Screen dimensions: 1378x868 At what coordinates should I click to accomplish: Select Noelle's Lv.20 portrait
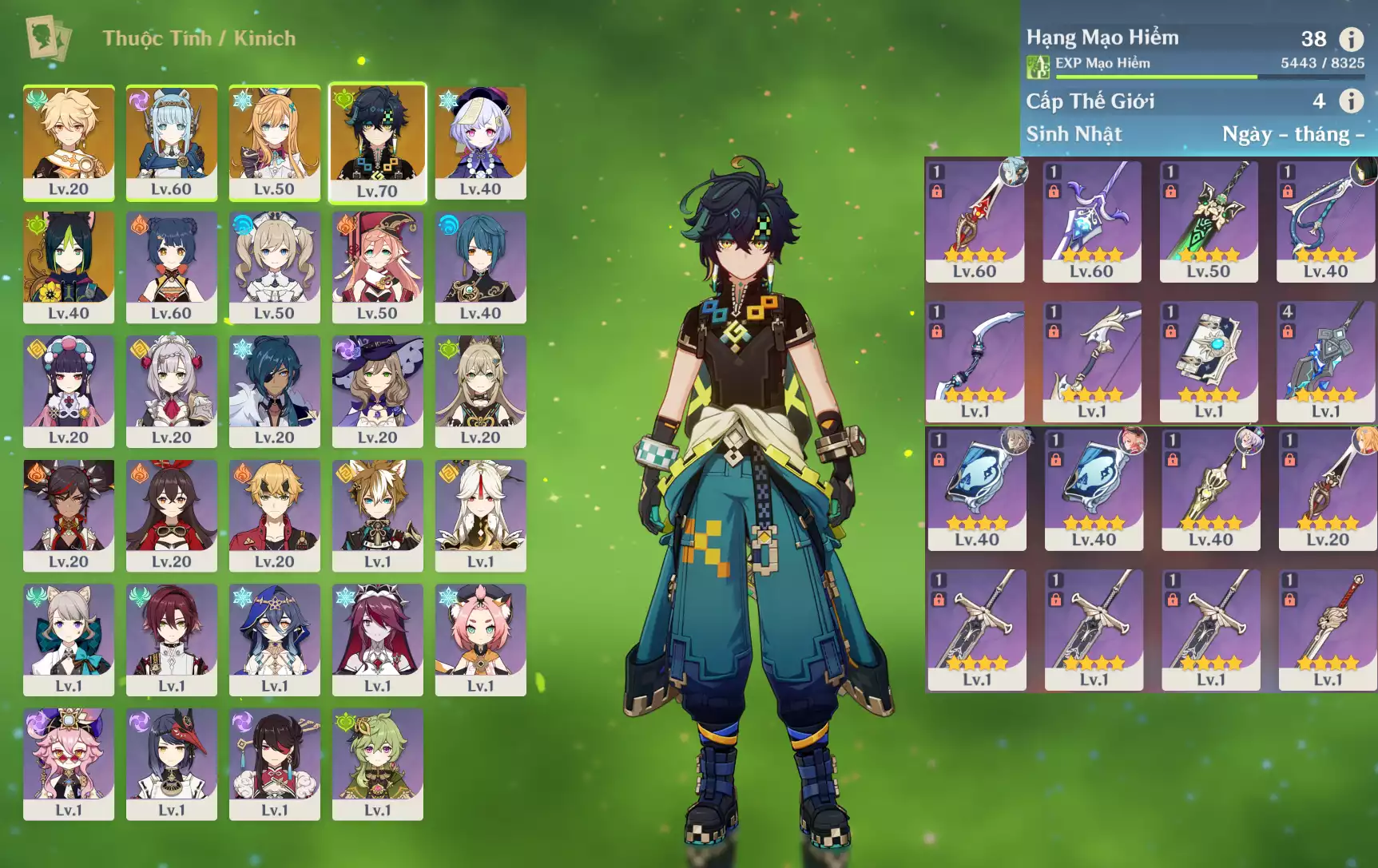click(x=171, y=390)
